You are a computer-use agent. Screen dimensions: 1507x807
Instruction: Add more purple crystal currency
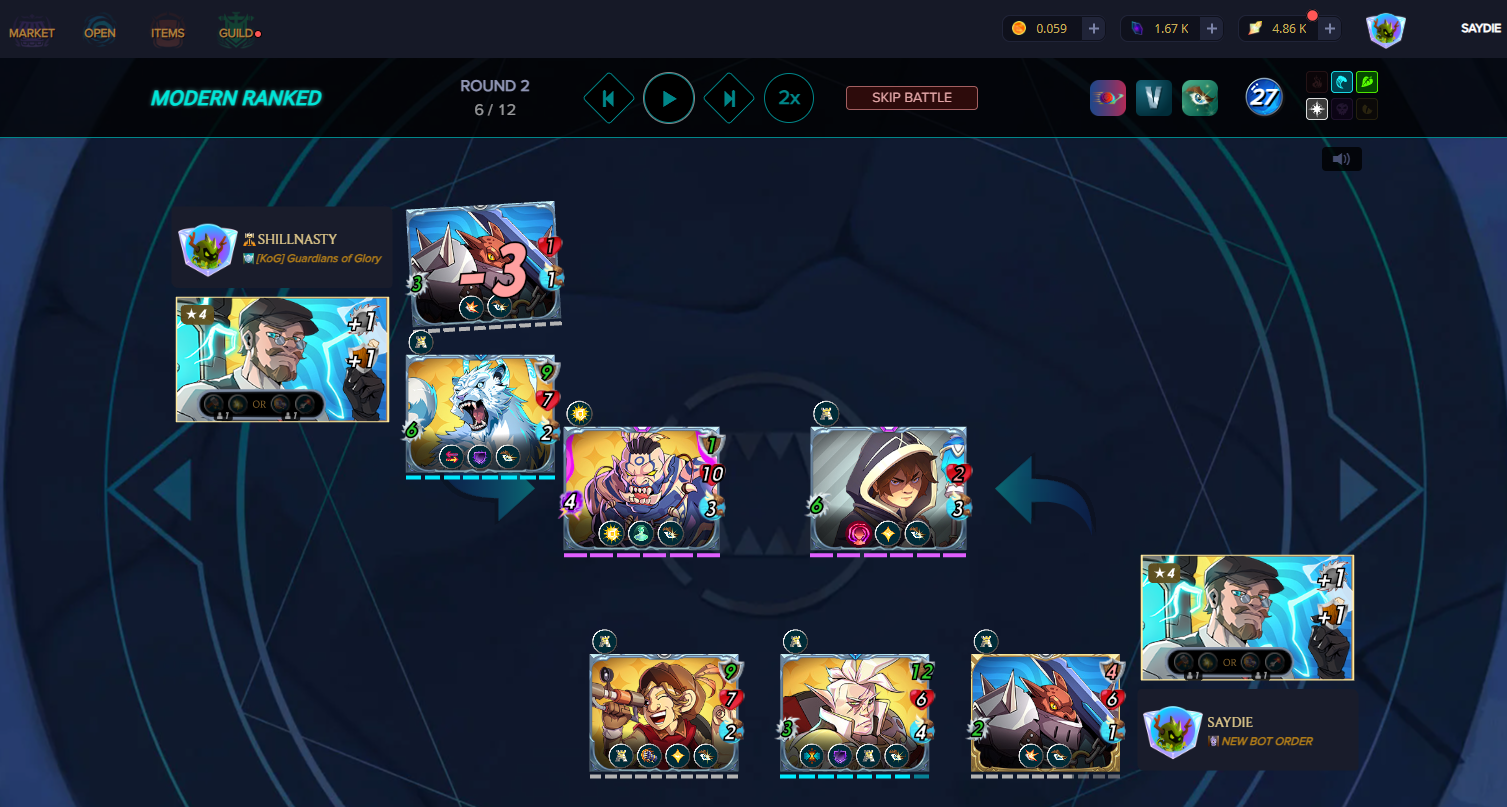[x=1212, y=29]
